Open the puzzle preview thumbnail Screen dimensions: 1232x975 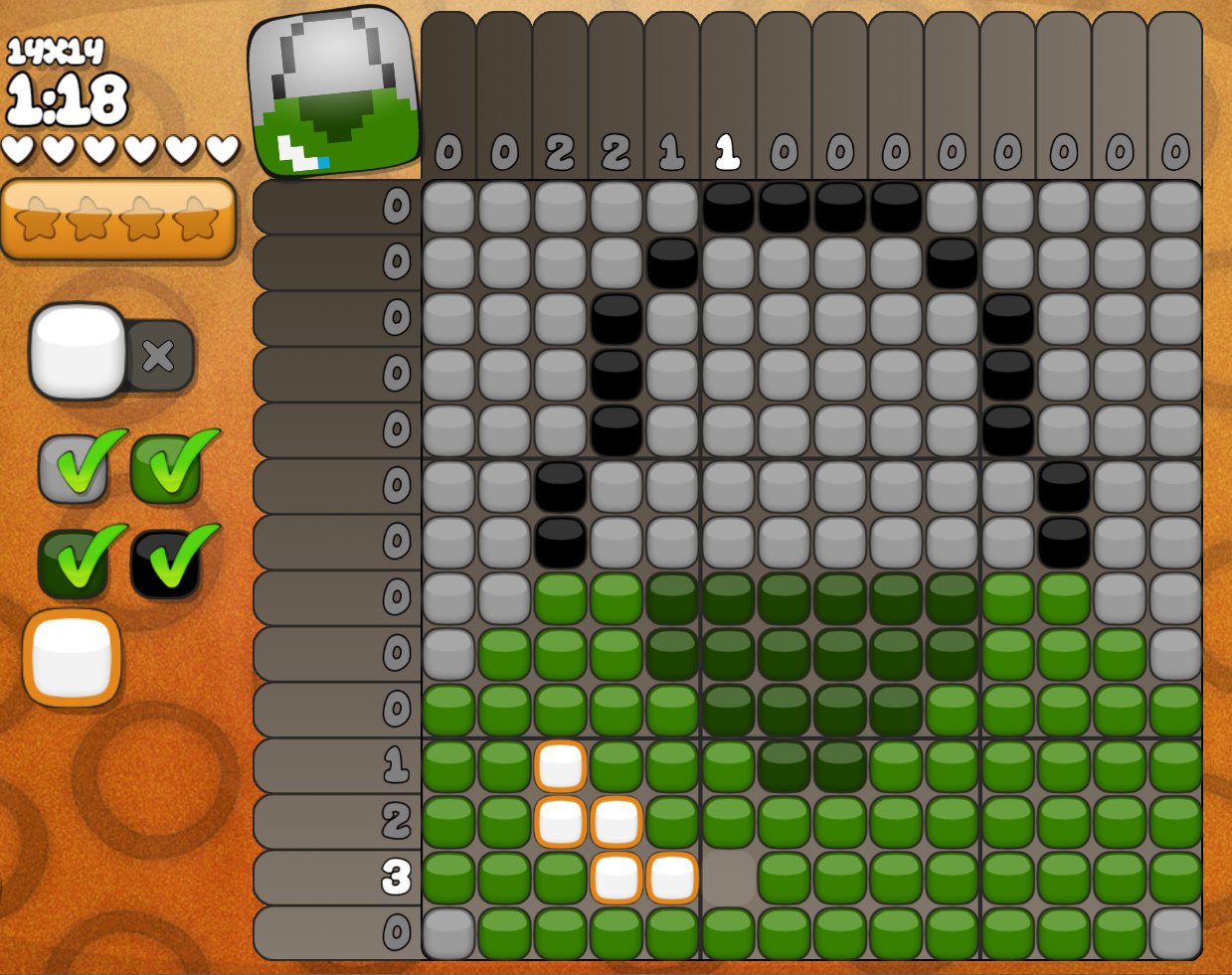point(333,92)
